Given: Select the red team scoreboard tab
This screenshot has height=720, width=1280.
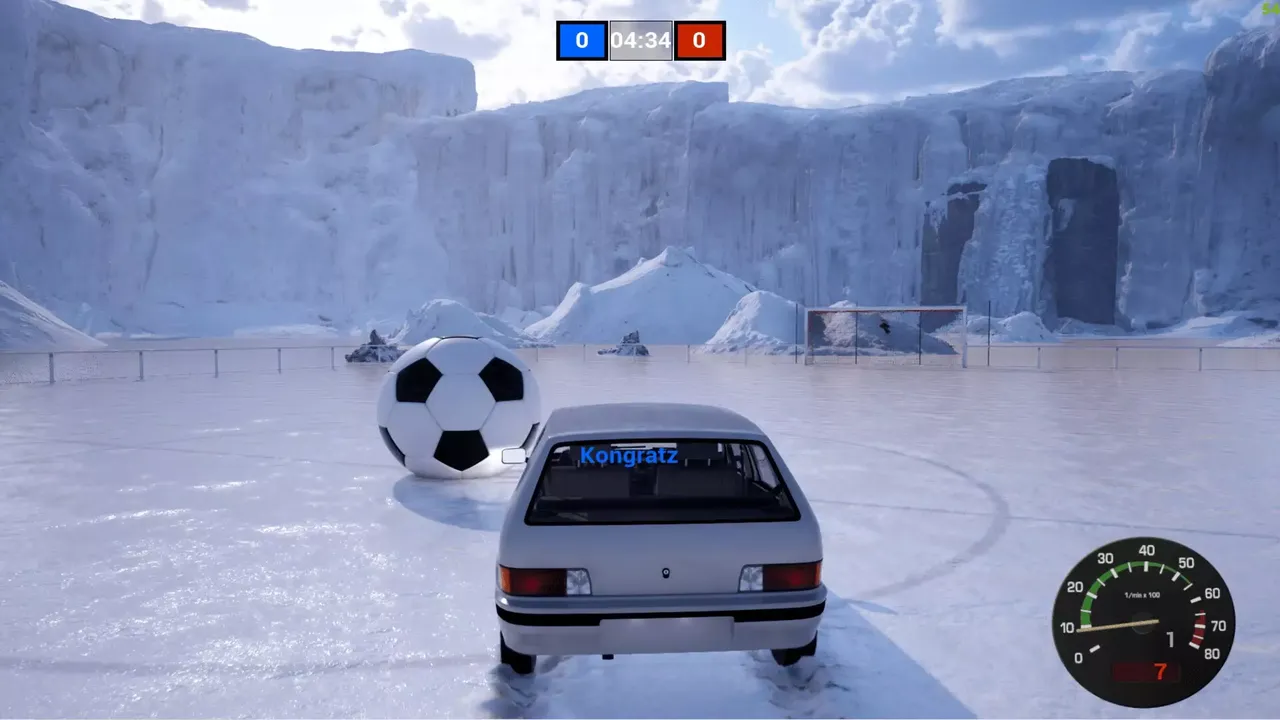Looking at the screenshot, I should coord(700,41).
